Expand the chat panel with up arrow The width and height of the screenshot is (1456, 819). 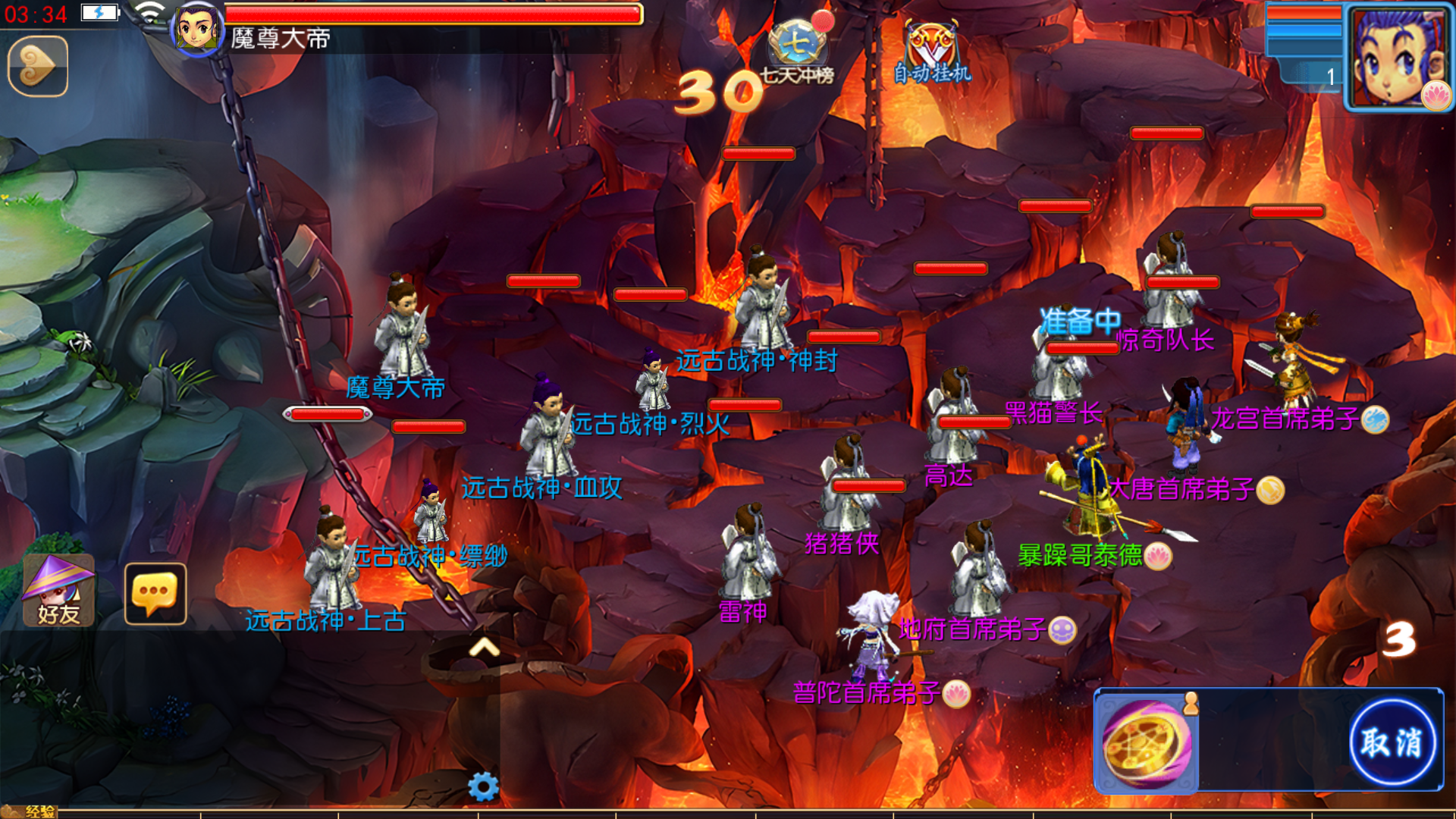point(484,647)
